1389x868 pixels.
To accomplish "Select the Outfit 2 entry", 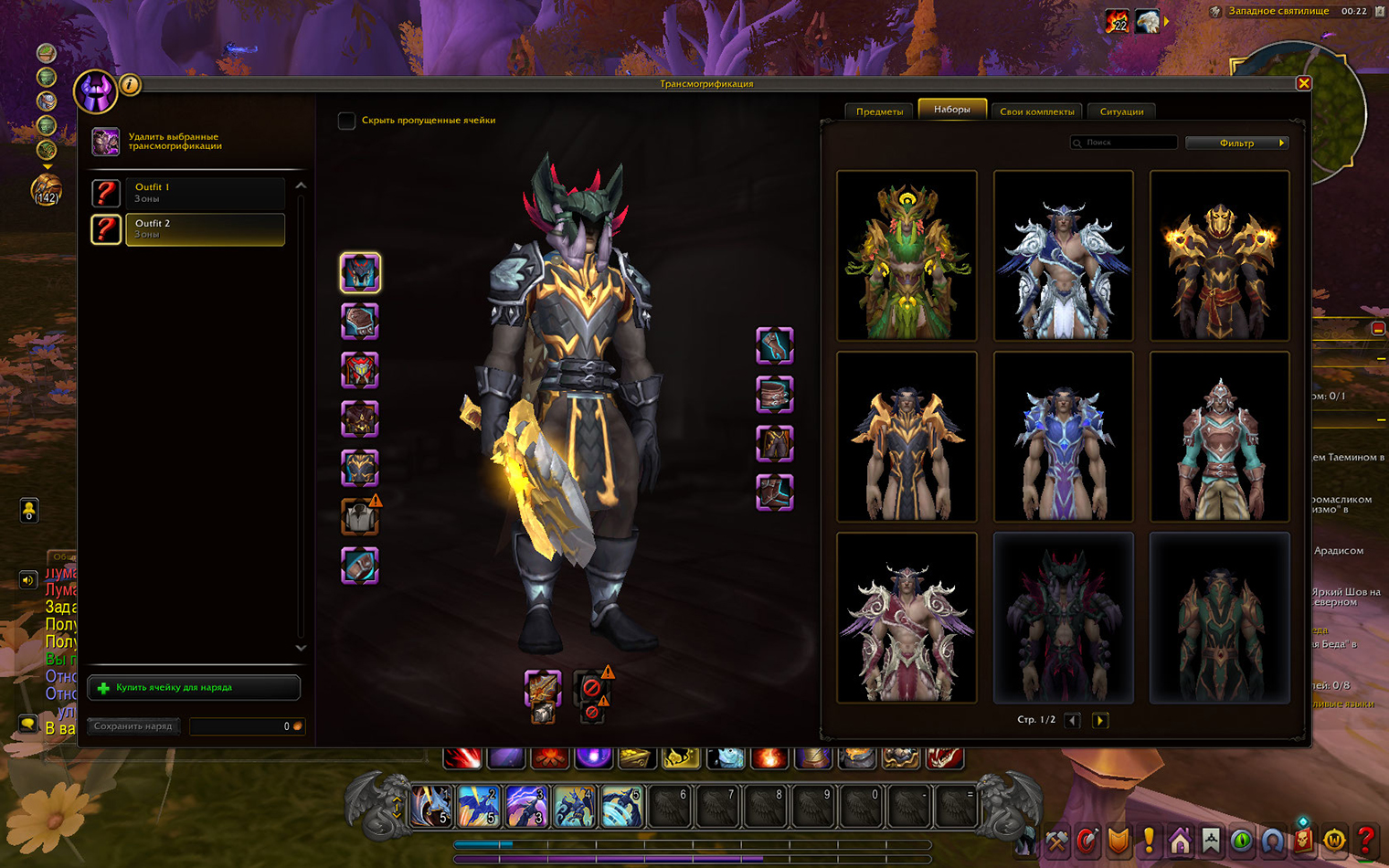I will [x=204, y=228].
